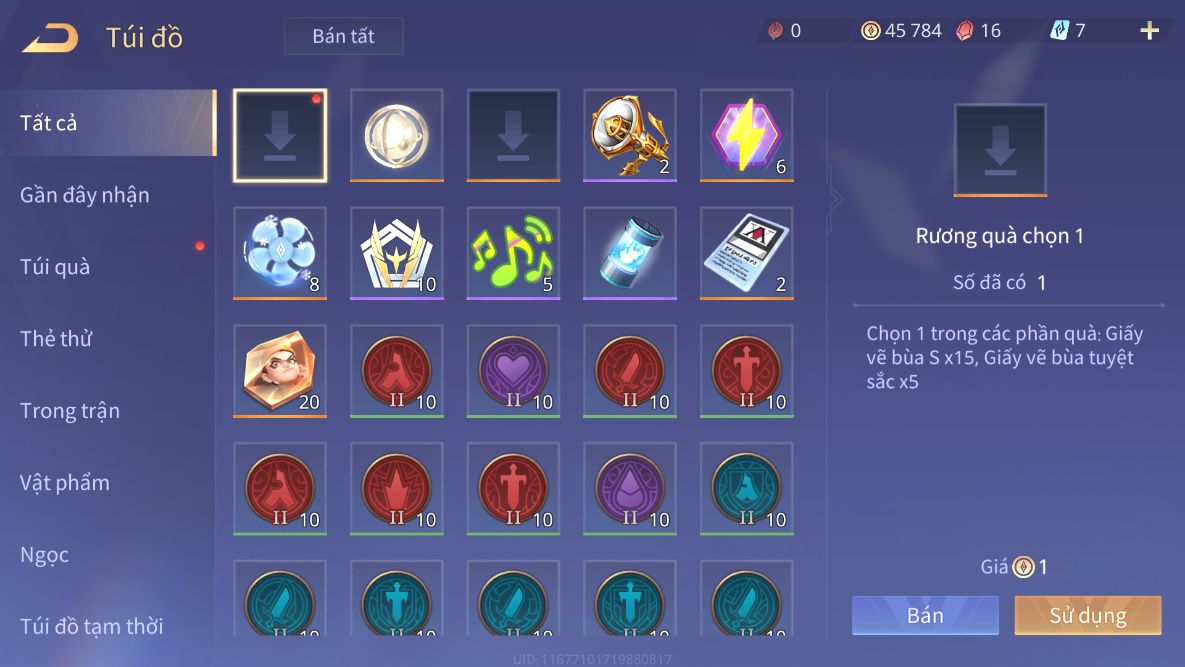Choose the golden megaphone item
Viewport: 1185px width, 667px height.
point(630,135)
